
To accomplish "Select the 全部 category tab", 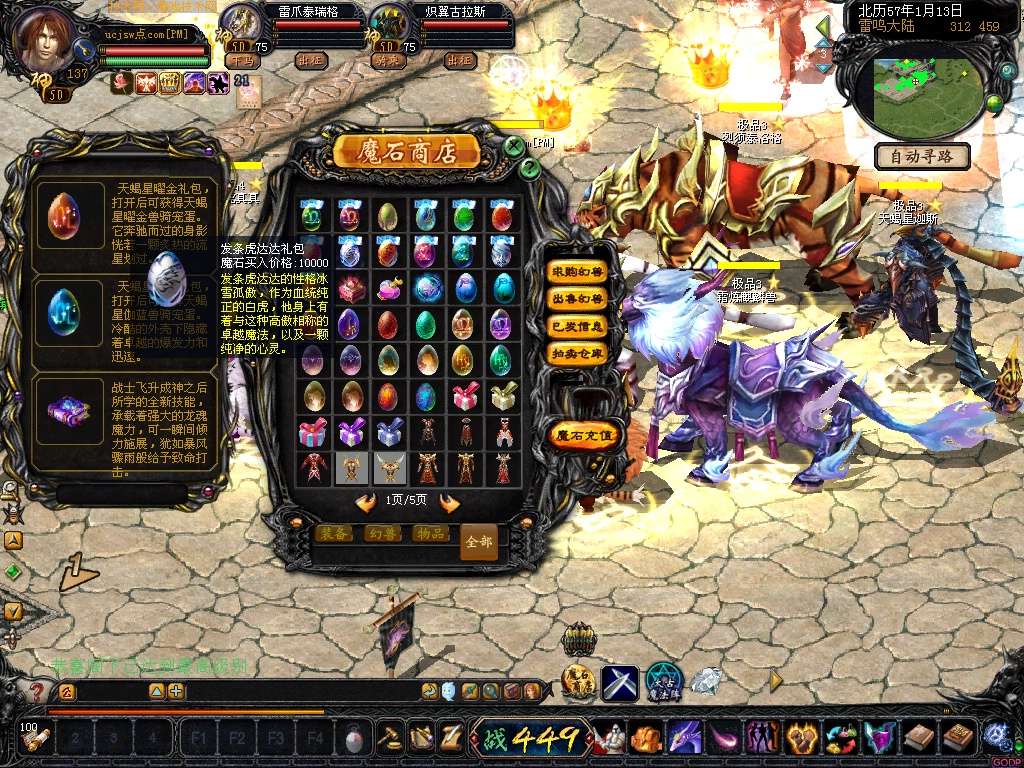I will pos(479,542).
